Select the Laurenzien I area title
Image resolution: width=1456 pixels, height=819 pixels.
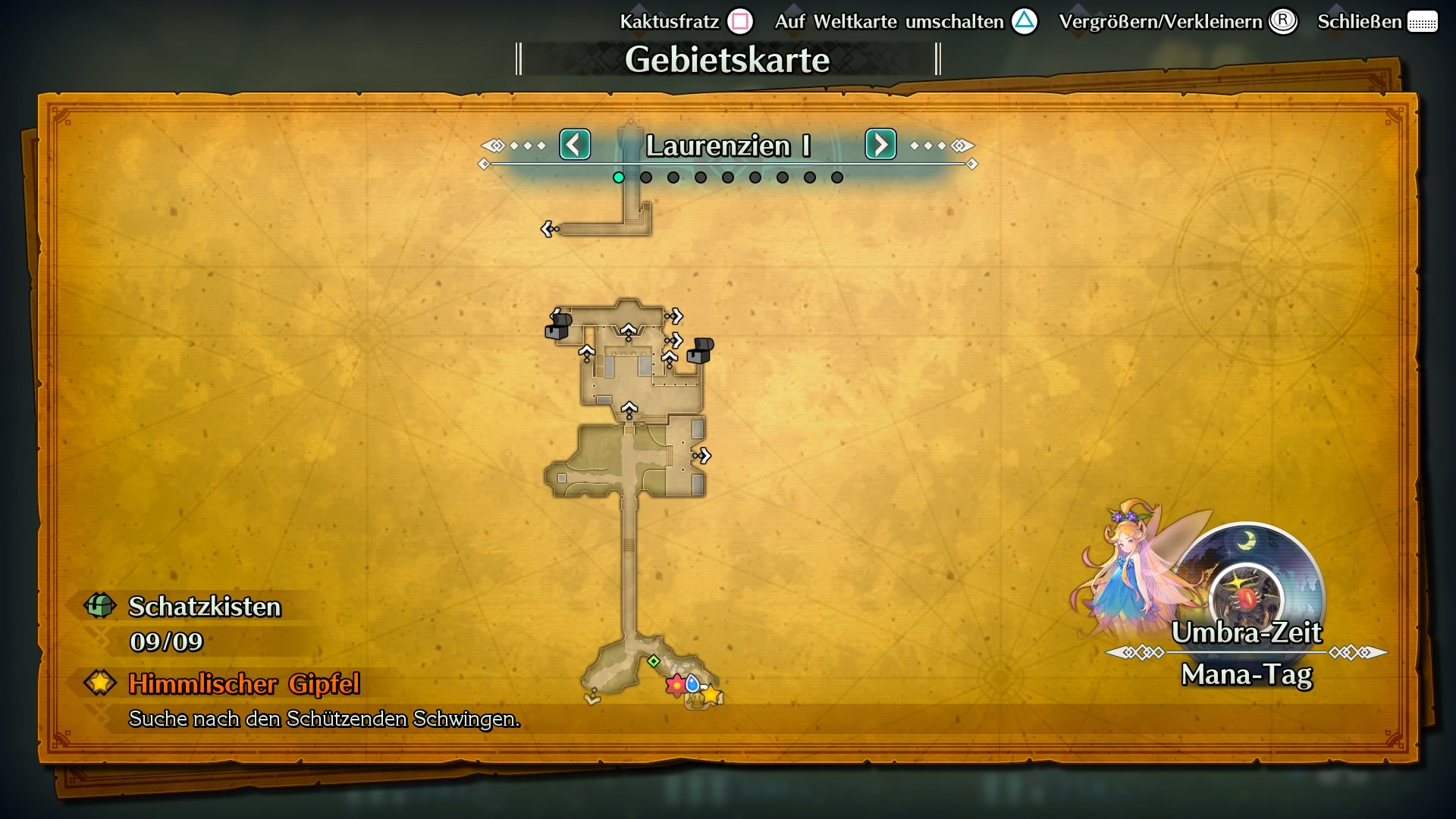[729, 145]
